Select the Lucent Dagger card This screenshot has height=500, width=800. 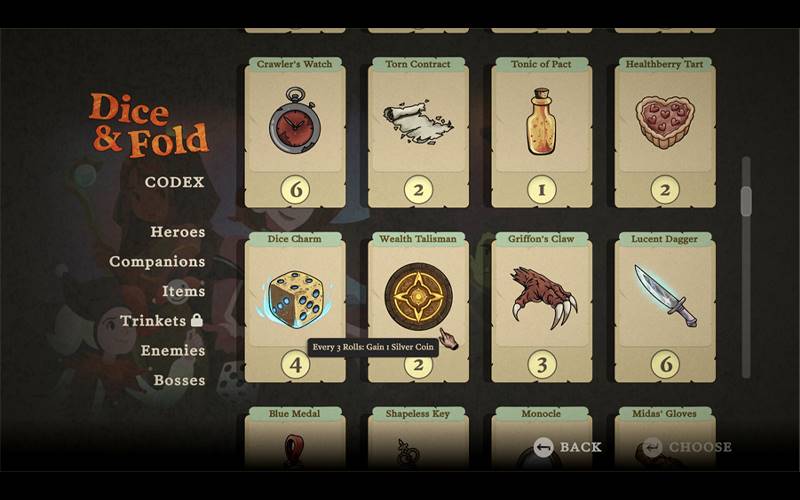click(x=664, y=305)
